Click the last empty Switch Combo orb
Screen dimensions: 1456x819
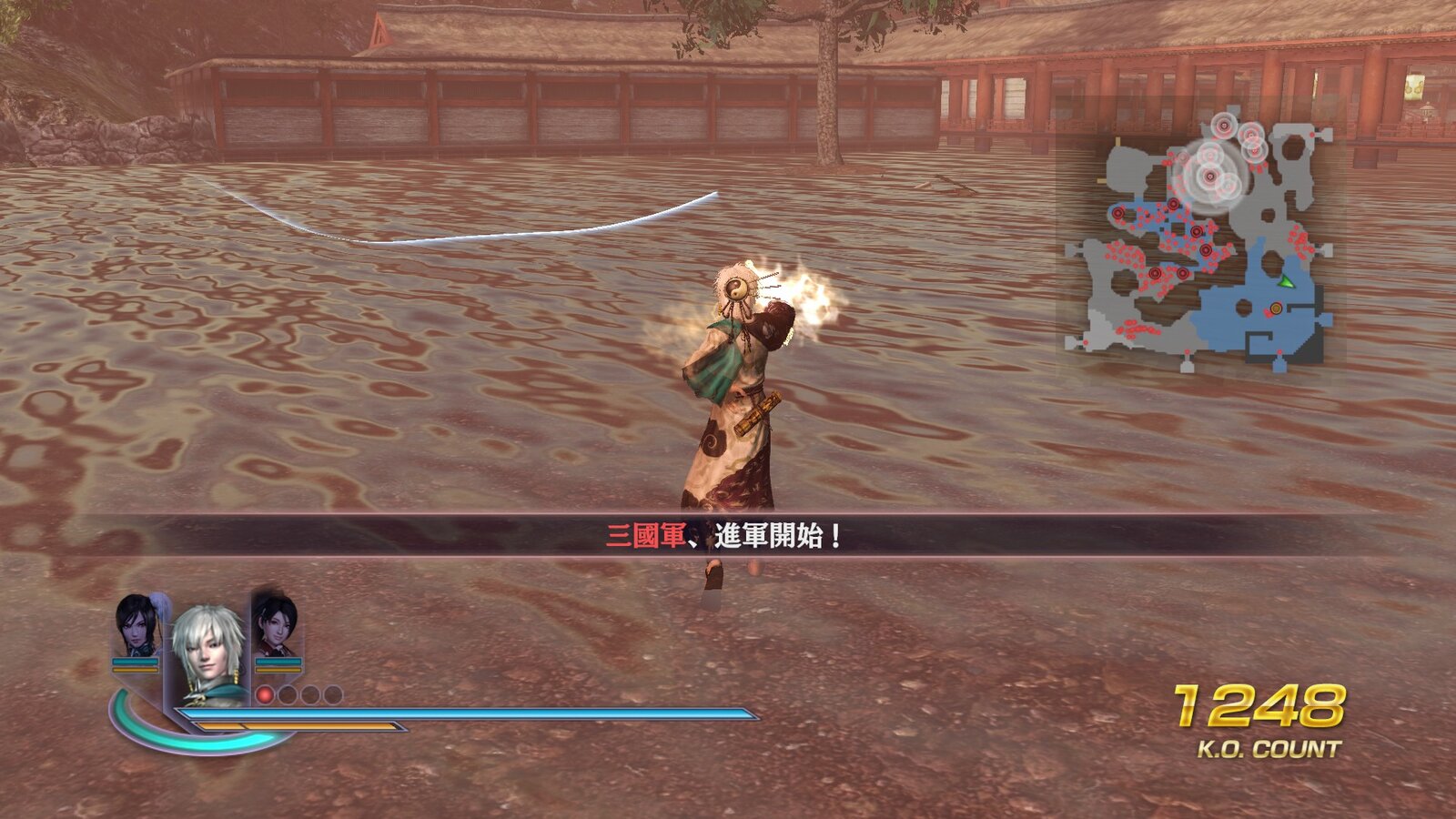tap(333, 694)
